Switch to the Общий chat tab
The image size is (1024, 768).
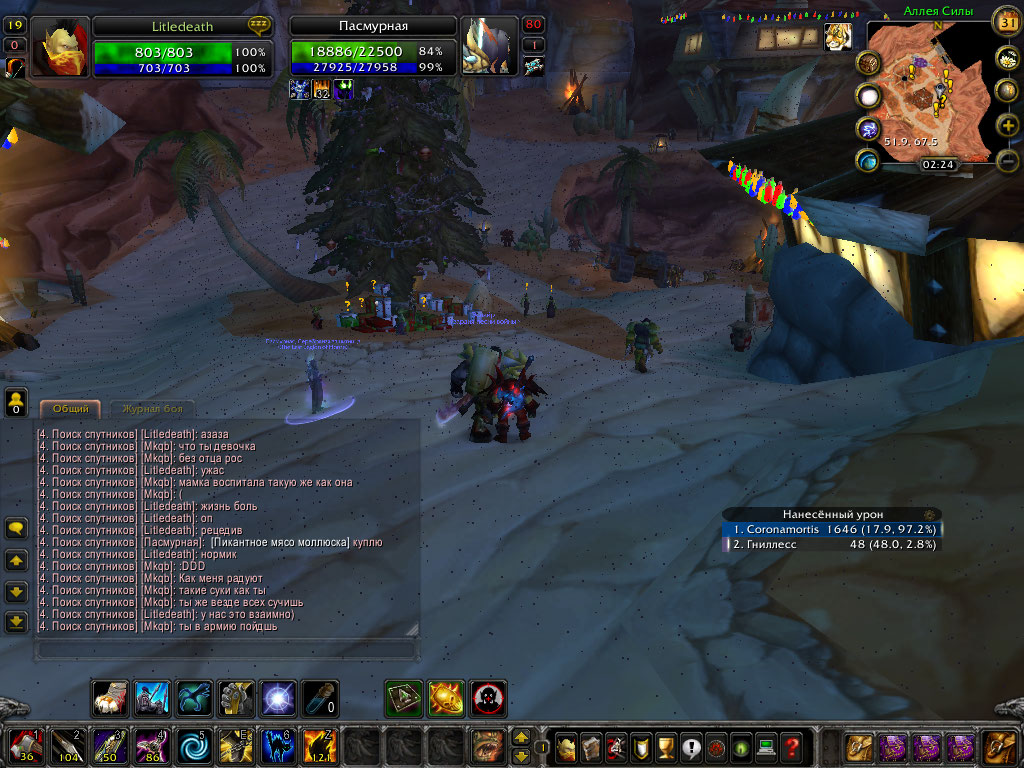pos(71,409)
